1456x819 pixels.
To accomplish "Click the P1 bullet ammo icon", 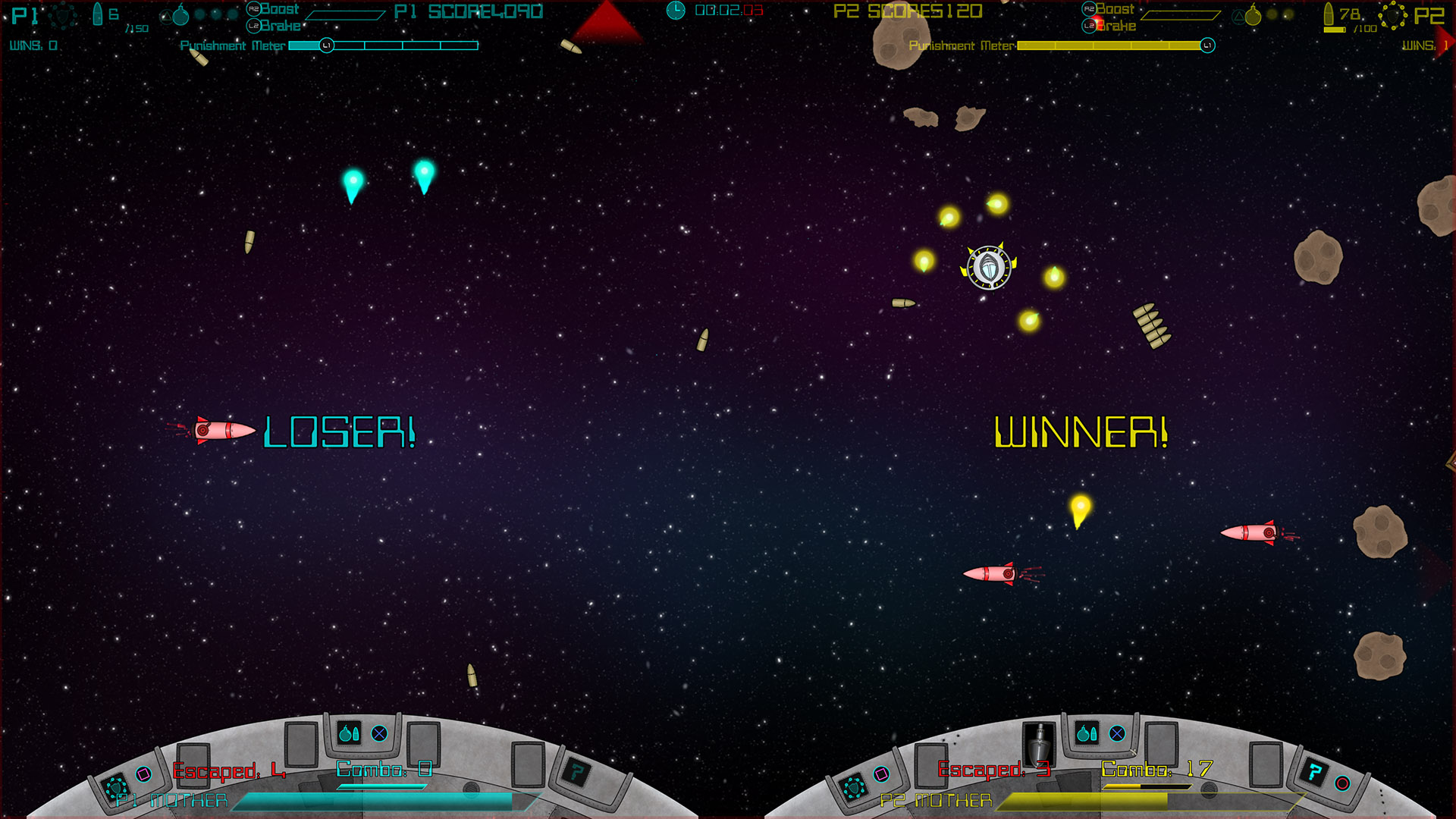I will pos(98,14).
